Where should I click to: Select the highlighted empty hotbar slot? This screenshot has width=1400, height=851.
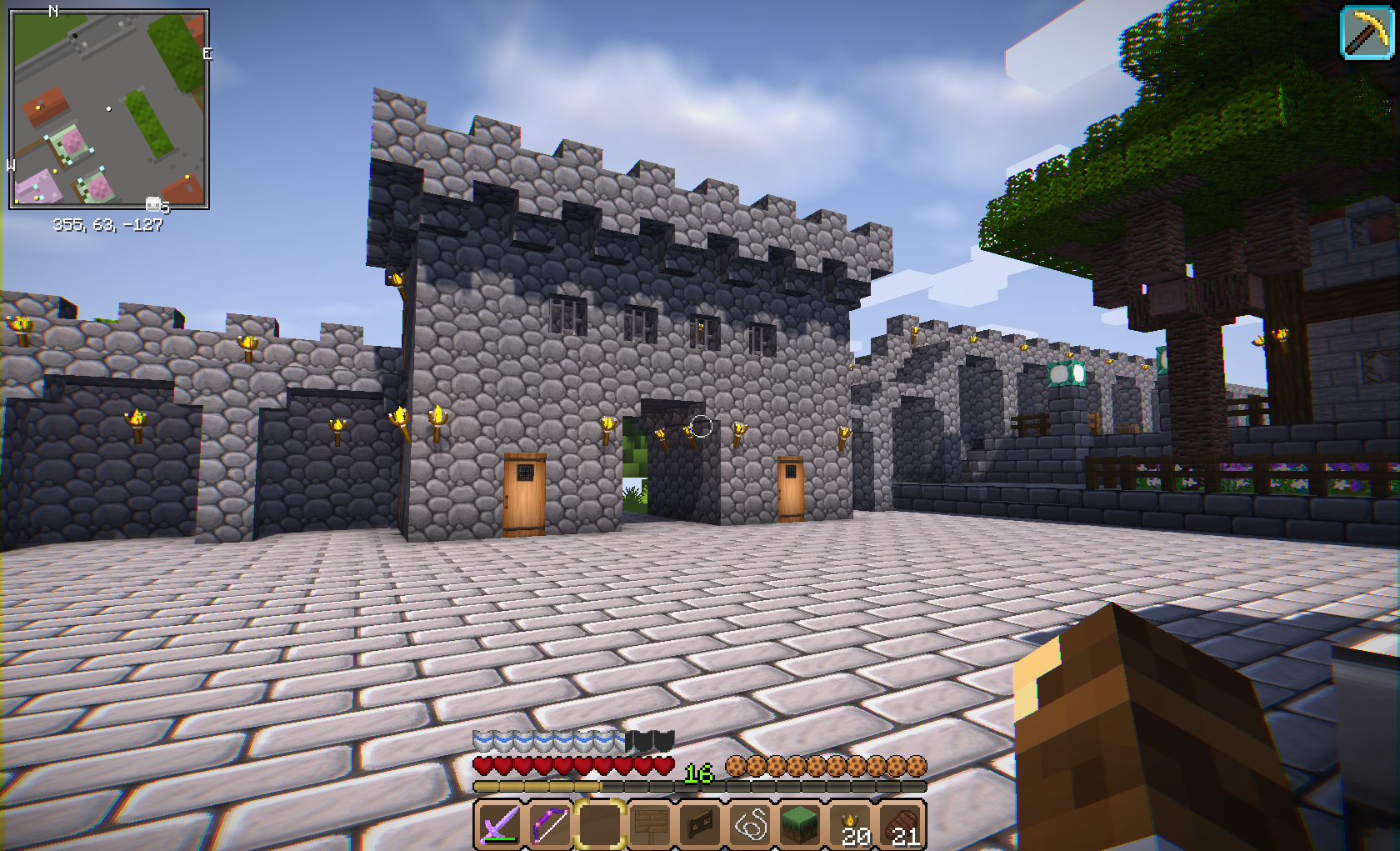[x=600, y=825]
